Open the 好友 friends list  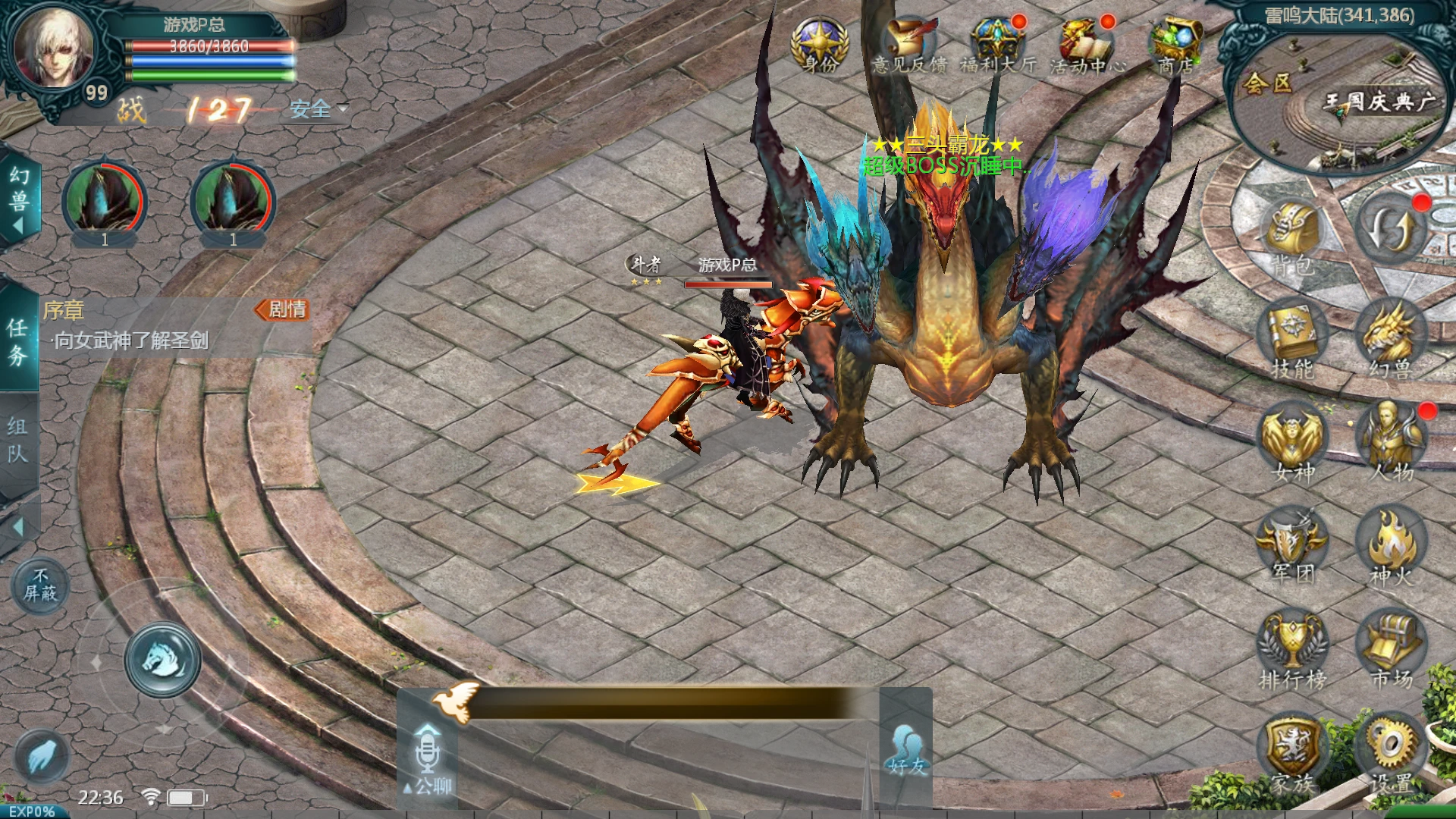tap(907, 751)
